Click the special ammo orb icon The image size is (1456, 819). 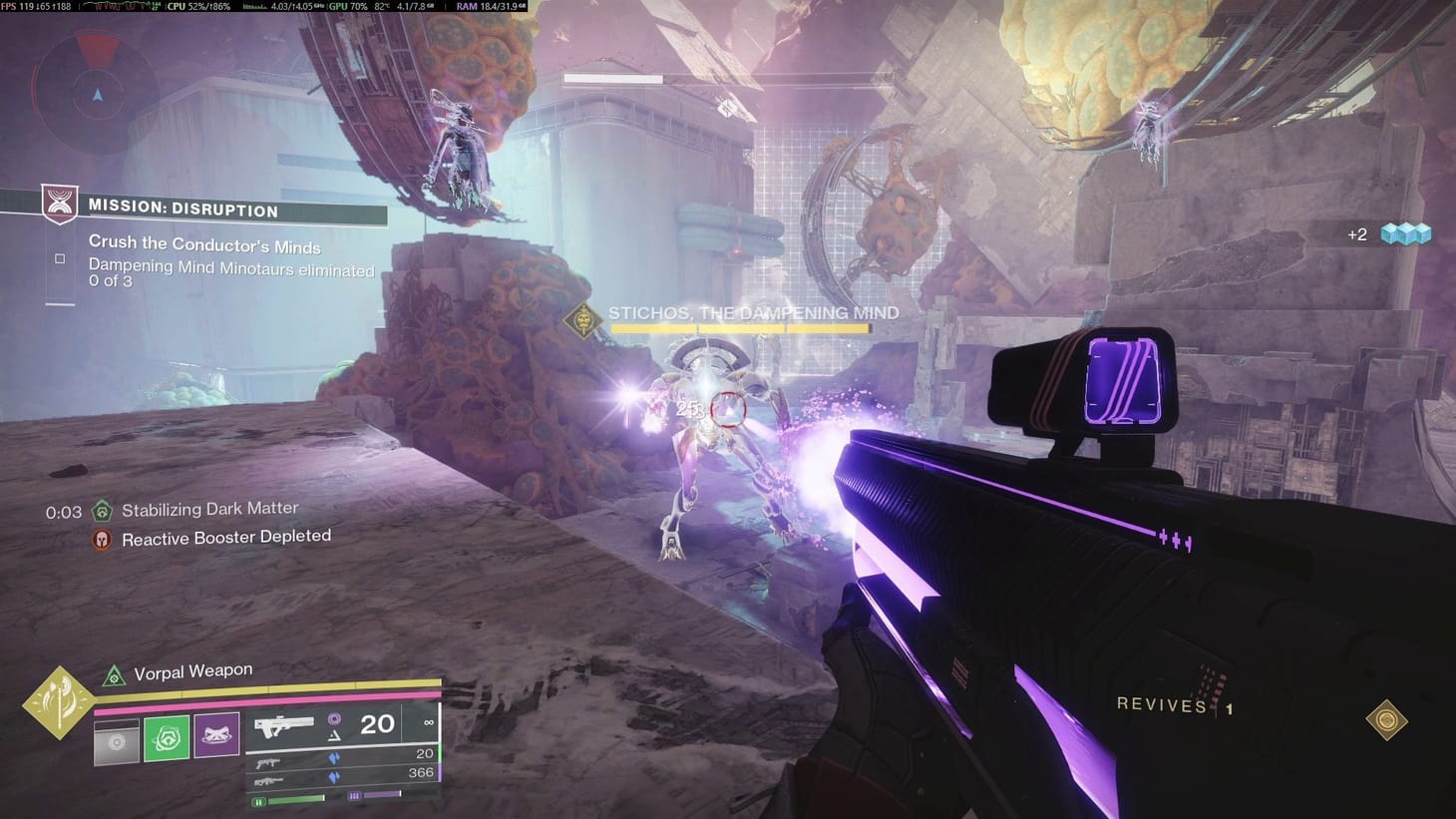(334, 720)
